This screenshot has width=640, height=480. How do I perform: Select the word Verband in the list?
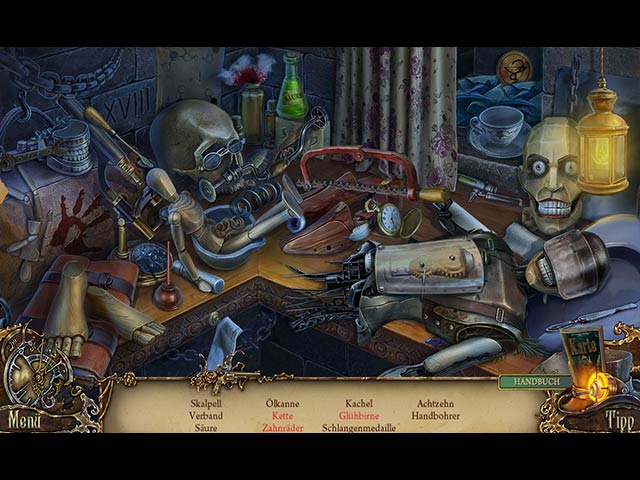click(206, 416)
